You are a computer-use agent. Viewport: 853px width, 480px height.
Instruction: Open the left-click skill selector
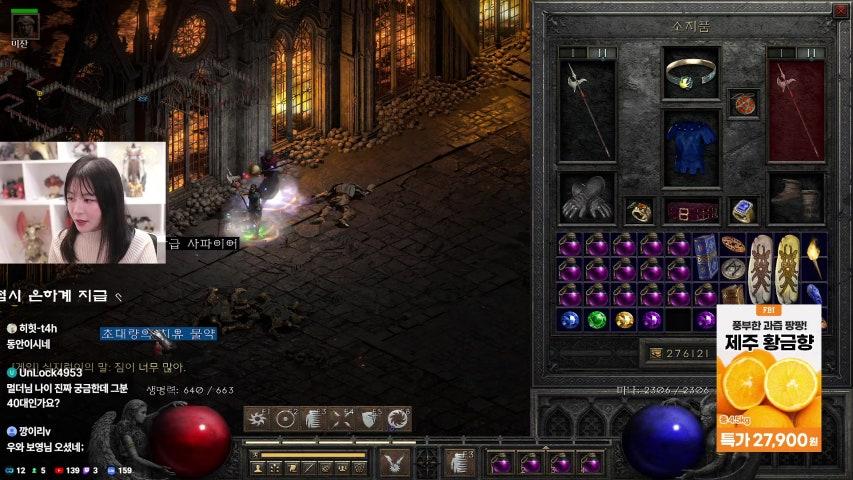[394, 462]
